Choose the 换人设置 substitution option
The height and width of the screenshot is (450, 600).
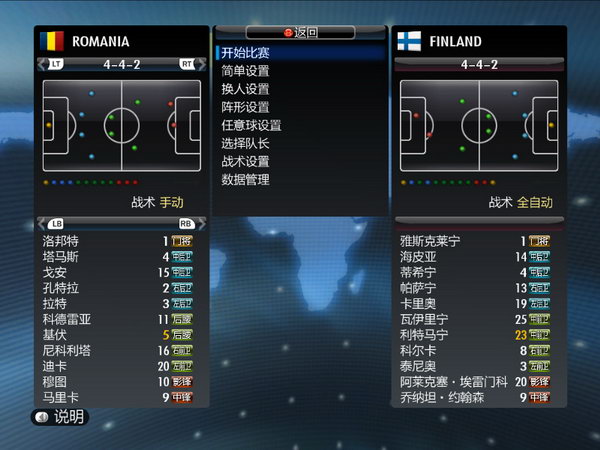tap(245, 89)
